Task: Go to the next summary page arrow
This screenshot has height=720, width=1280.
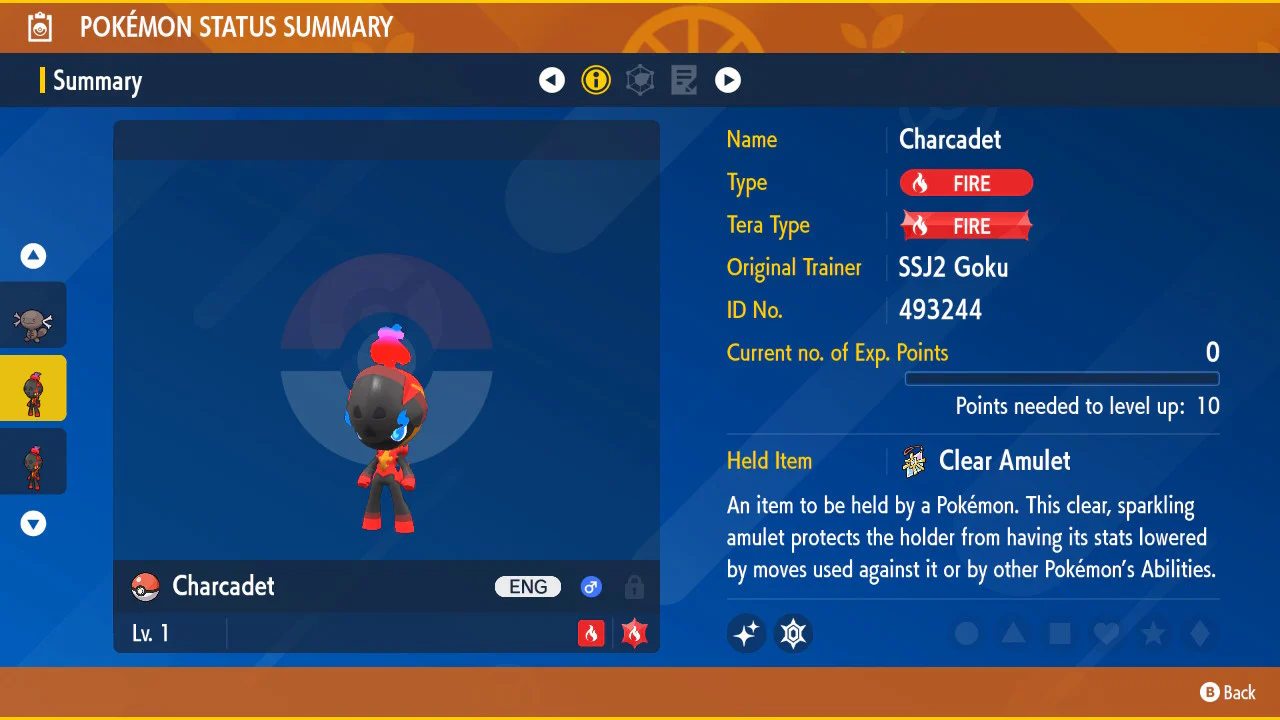Action: [728, 80]
